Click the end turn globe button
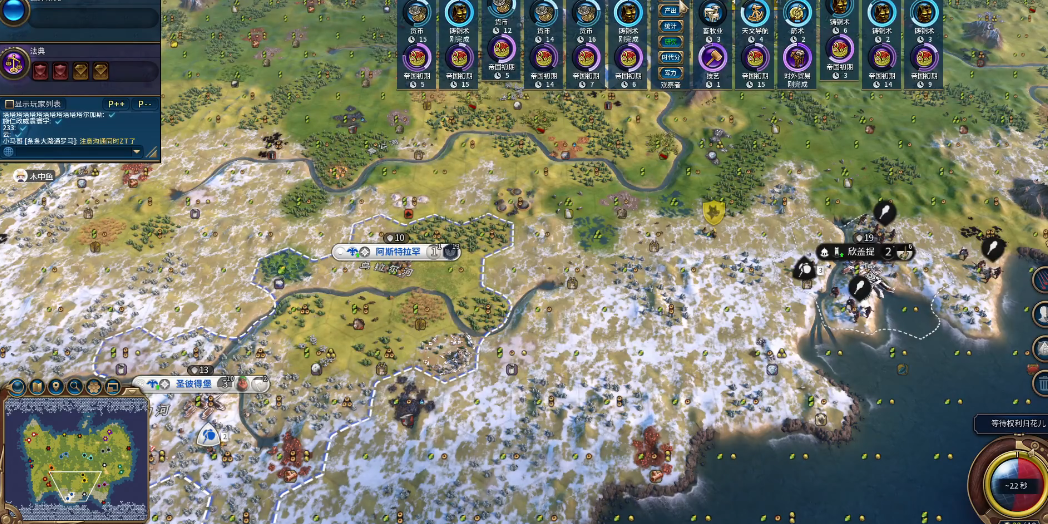 pos(1008,483)
